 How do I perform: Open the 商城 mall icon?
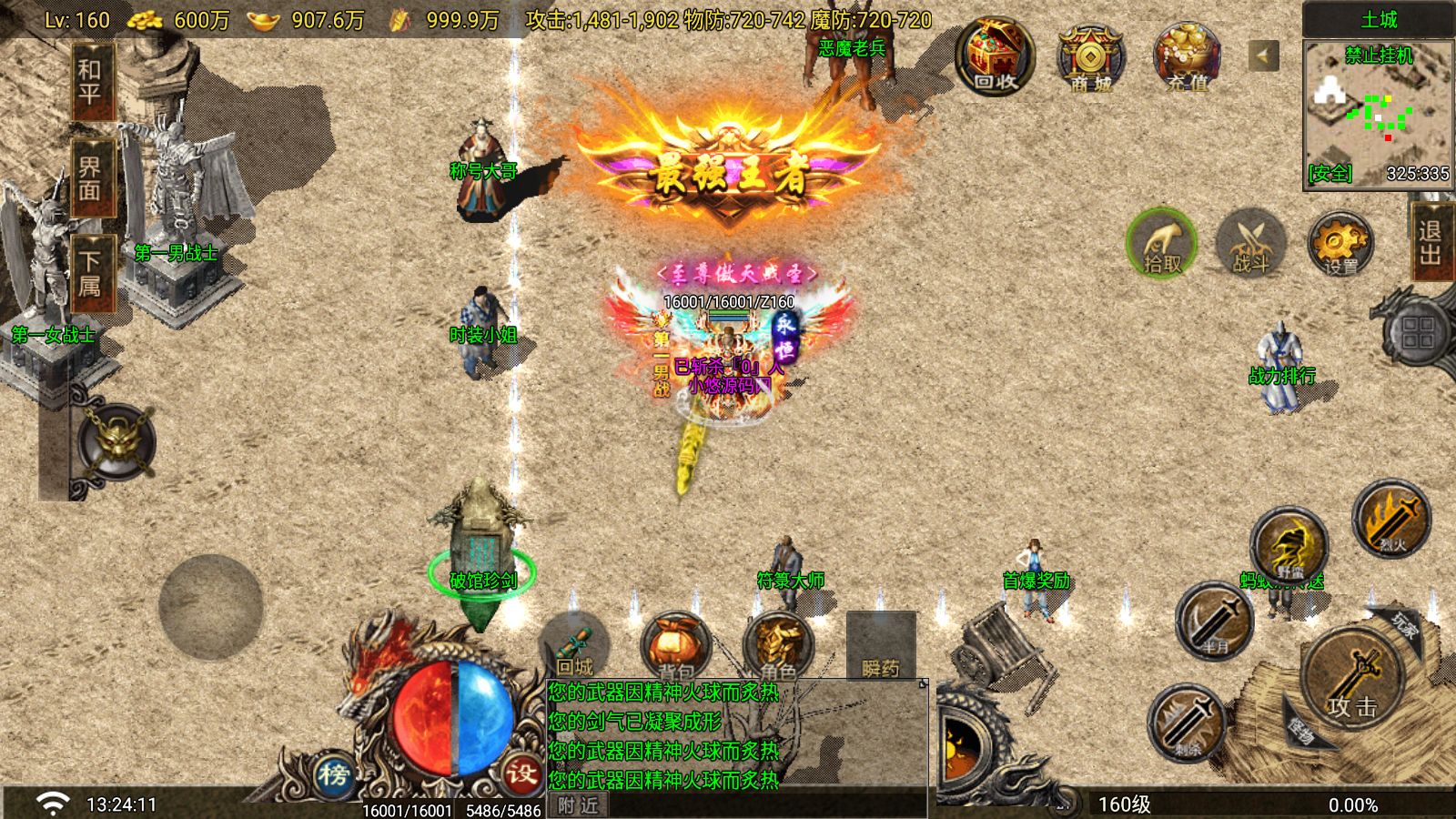[x=1089, y=59]
